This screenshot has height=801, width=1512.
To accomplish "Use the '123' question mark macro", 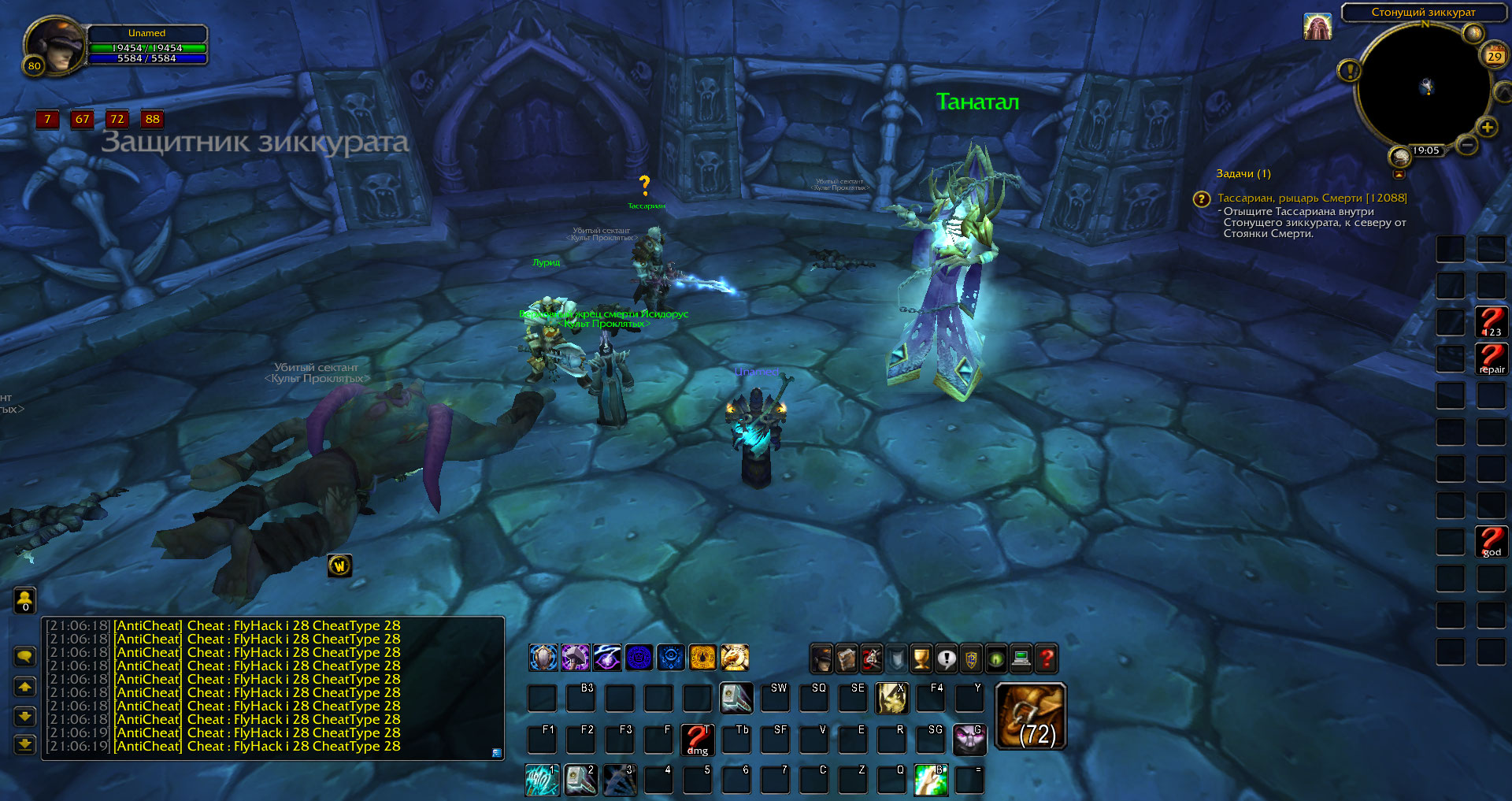I will click(1491, 321).
